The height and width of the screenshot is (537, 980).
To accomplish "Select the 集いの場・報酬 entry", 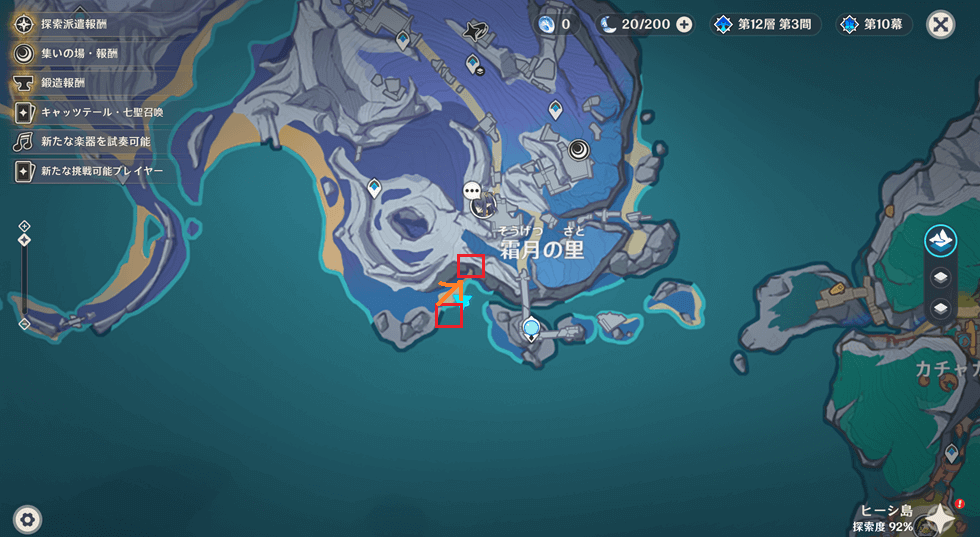I will pyautogui.click(x=80, y=52).
